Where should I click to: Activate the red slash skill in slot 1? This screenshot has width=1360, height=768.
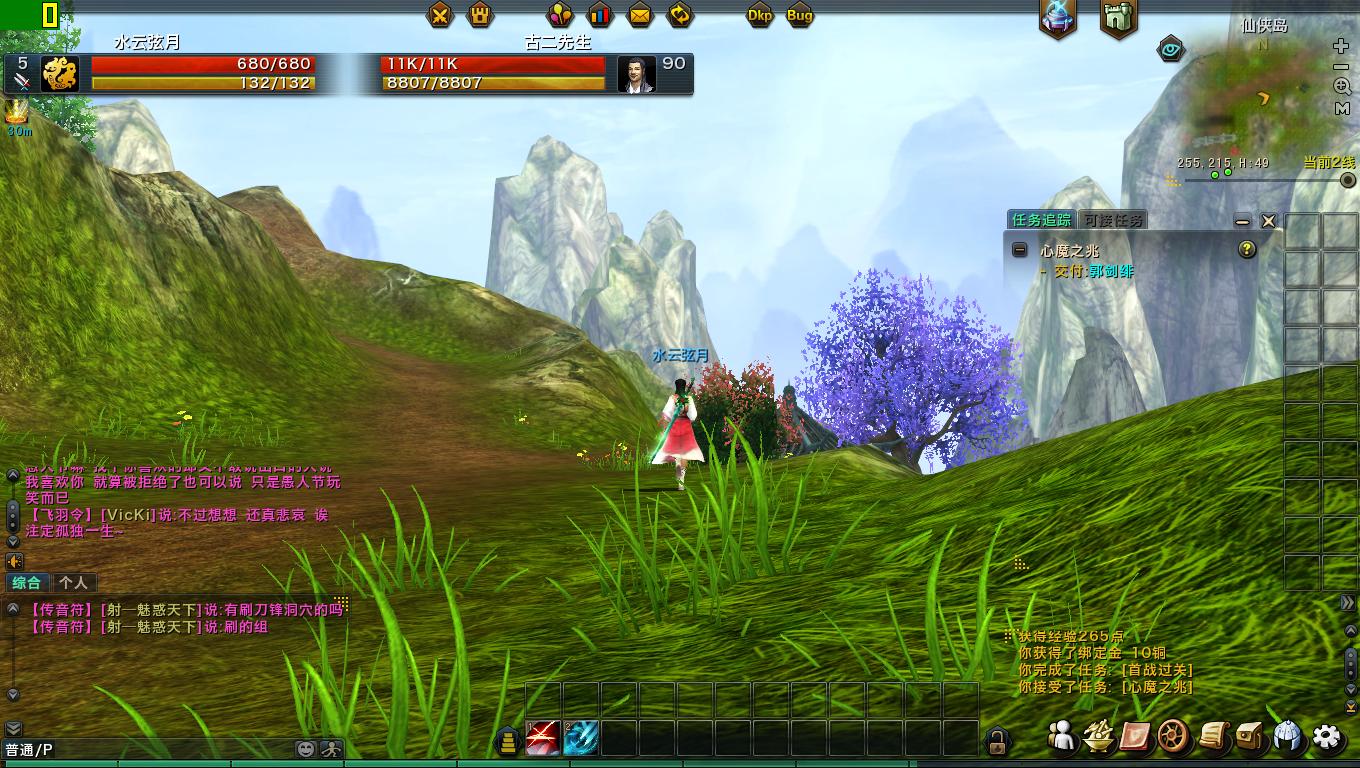[543, 738]
